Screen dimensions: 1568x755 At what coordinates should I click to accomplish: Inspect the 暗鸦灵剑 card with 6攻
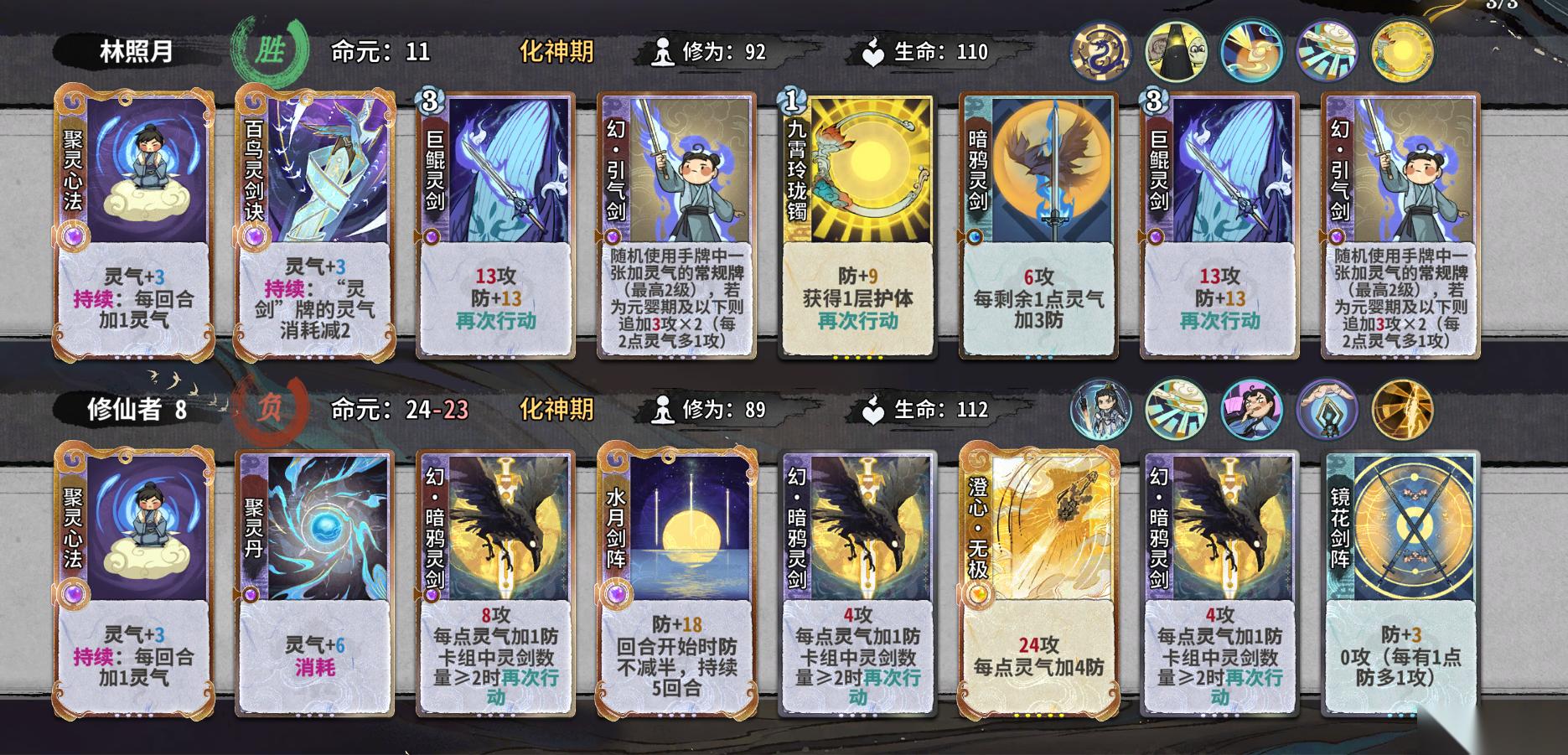(x=1038, y=226)
